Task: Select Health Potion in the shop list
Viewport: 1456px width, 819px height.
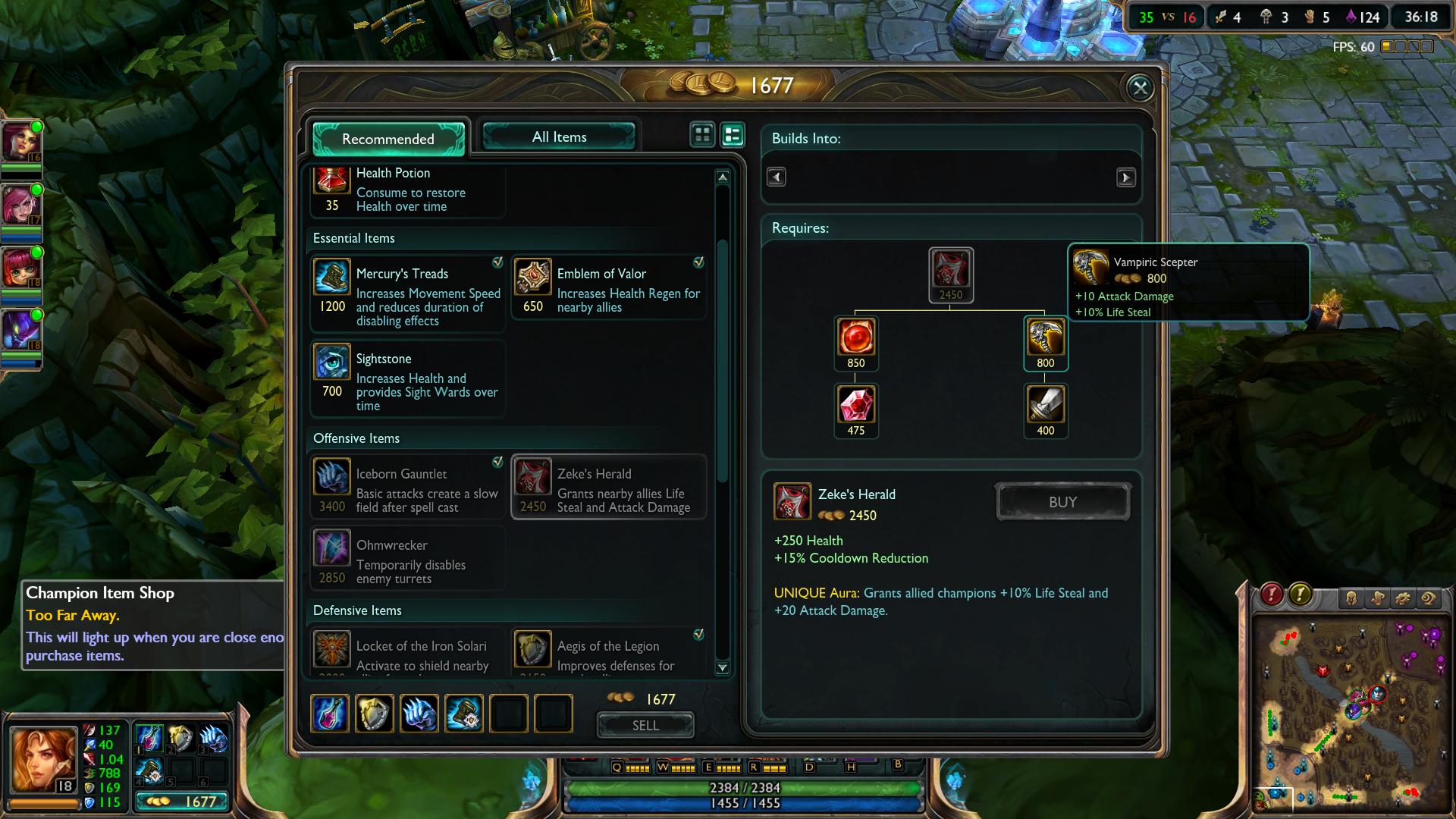Action: [408, 190]
